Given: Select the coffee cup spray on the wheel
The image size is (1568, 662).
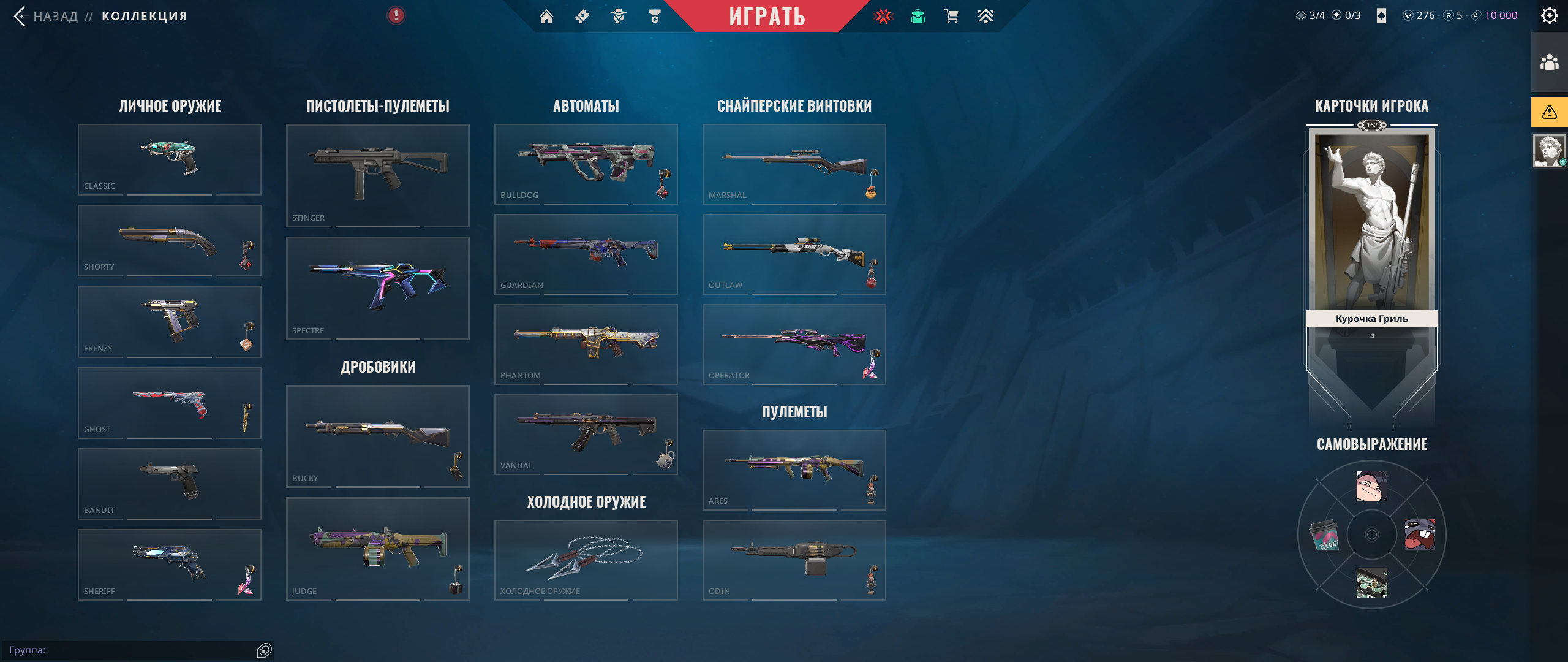Looking at the screenshot, I should [1324, 535].
